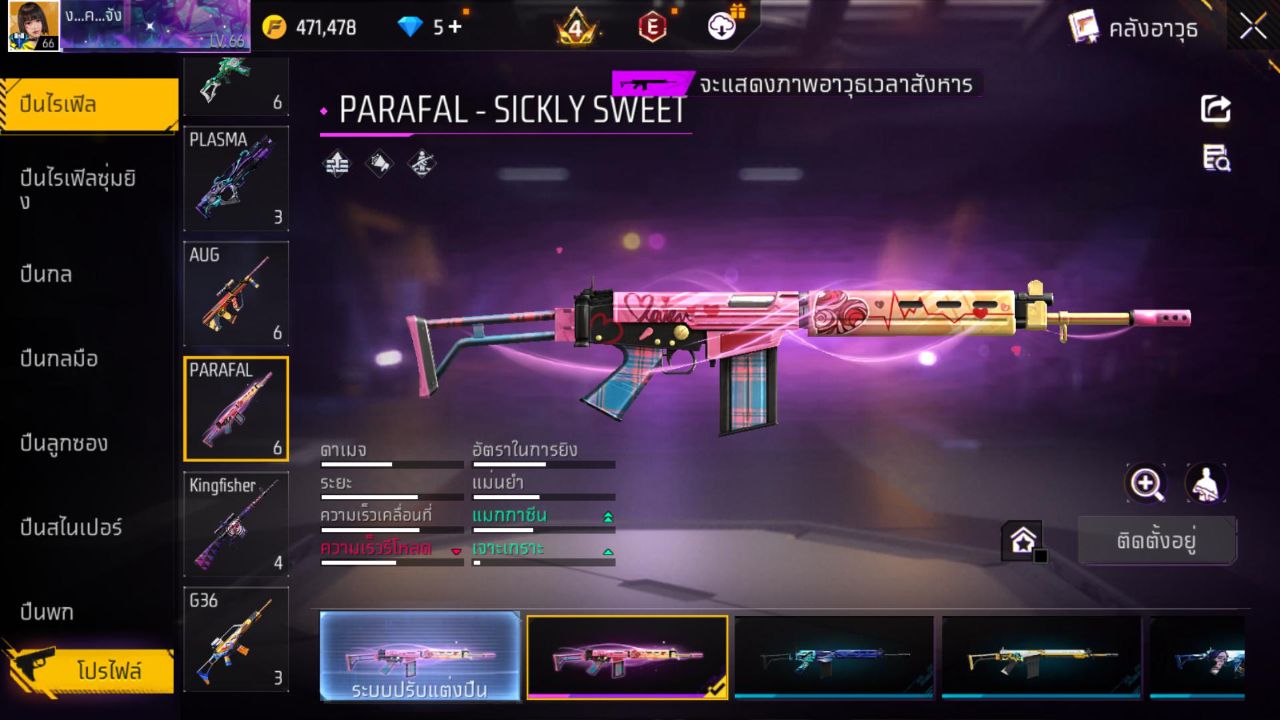
Task: Open the share icon at top right
Action: [1214, 110]
